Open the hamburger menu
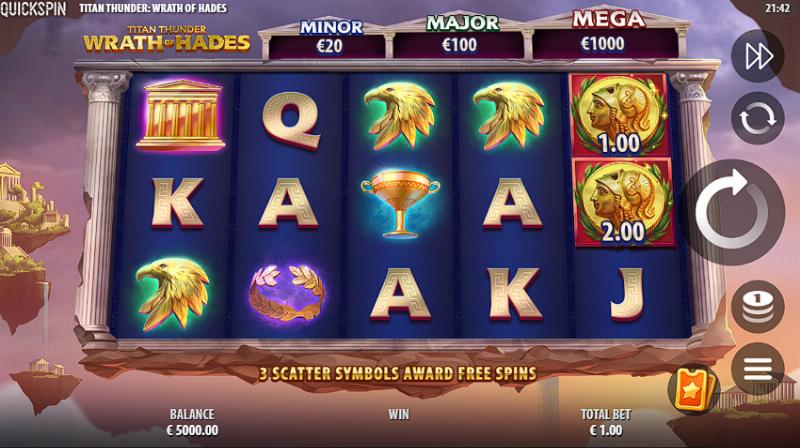This screenshot has width=800, height=448. (x=757, y=368)
